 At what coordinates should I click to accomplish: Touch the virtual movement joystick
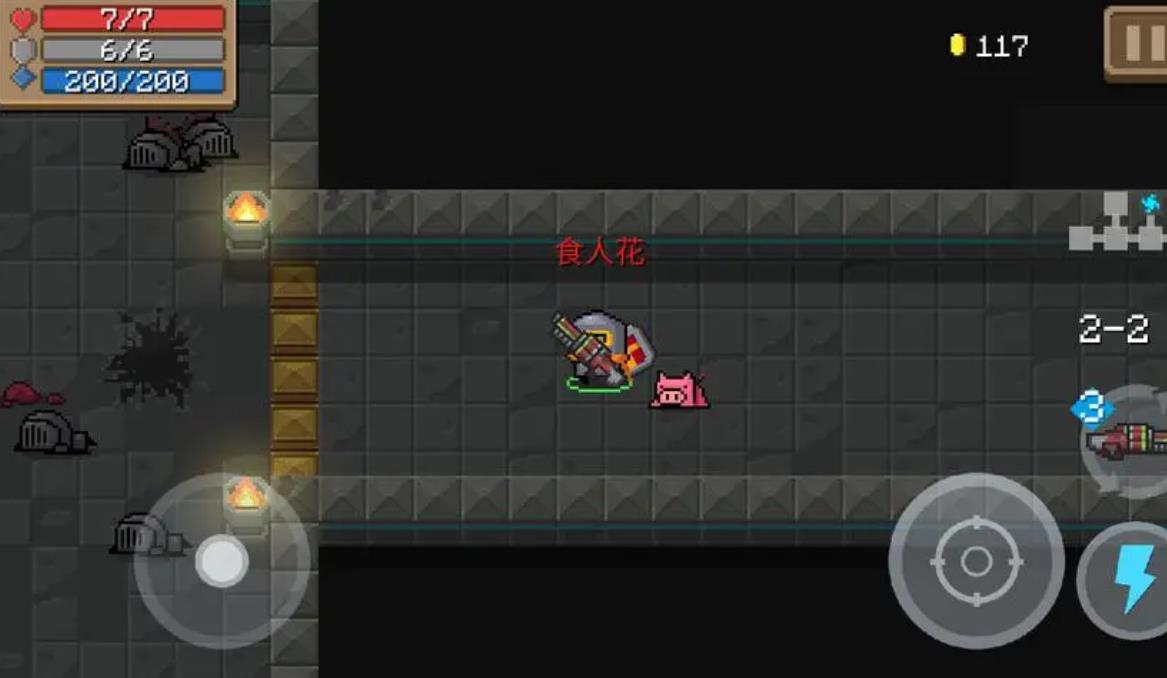point(221,561)
